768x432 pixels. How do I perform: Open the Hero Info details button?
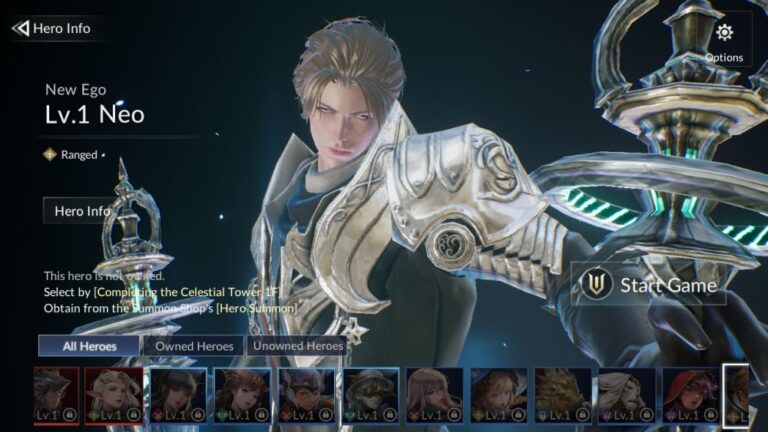[x=82, y=211]
